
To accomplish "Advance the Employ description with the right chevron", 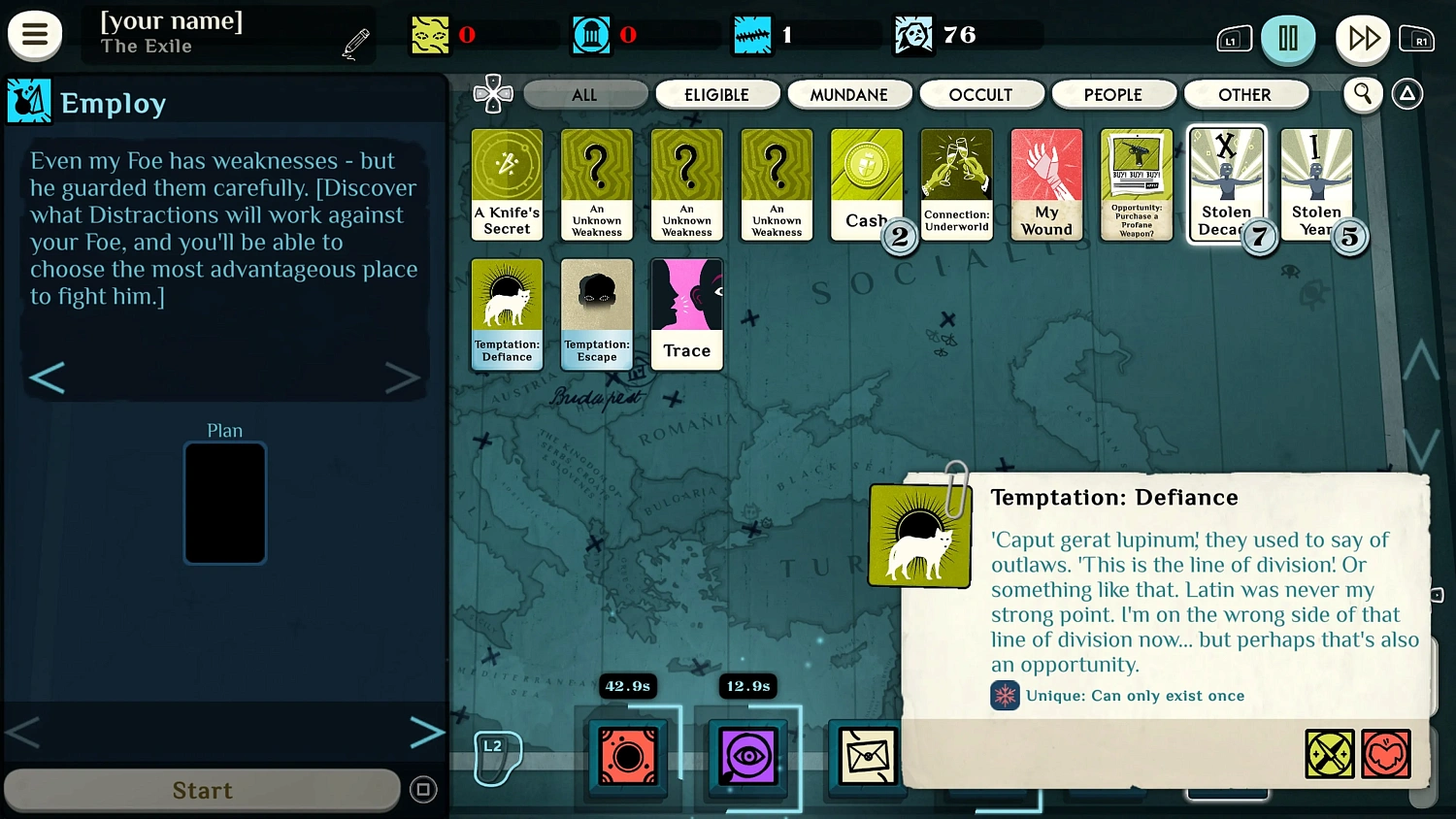I will pyautogui.click(x=403, y=377).
